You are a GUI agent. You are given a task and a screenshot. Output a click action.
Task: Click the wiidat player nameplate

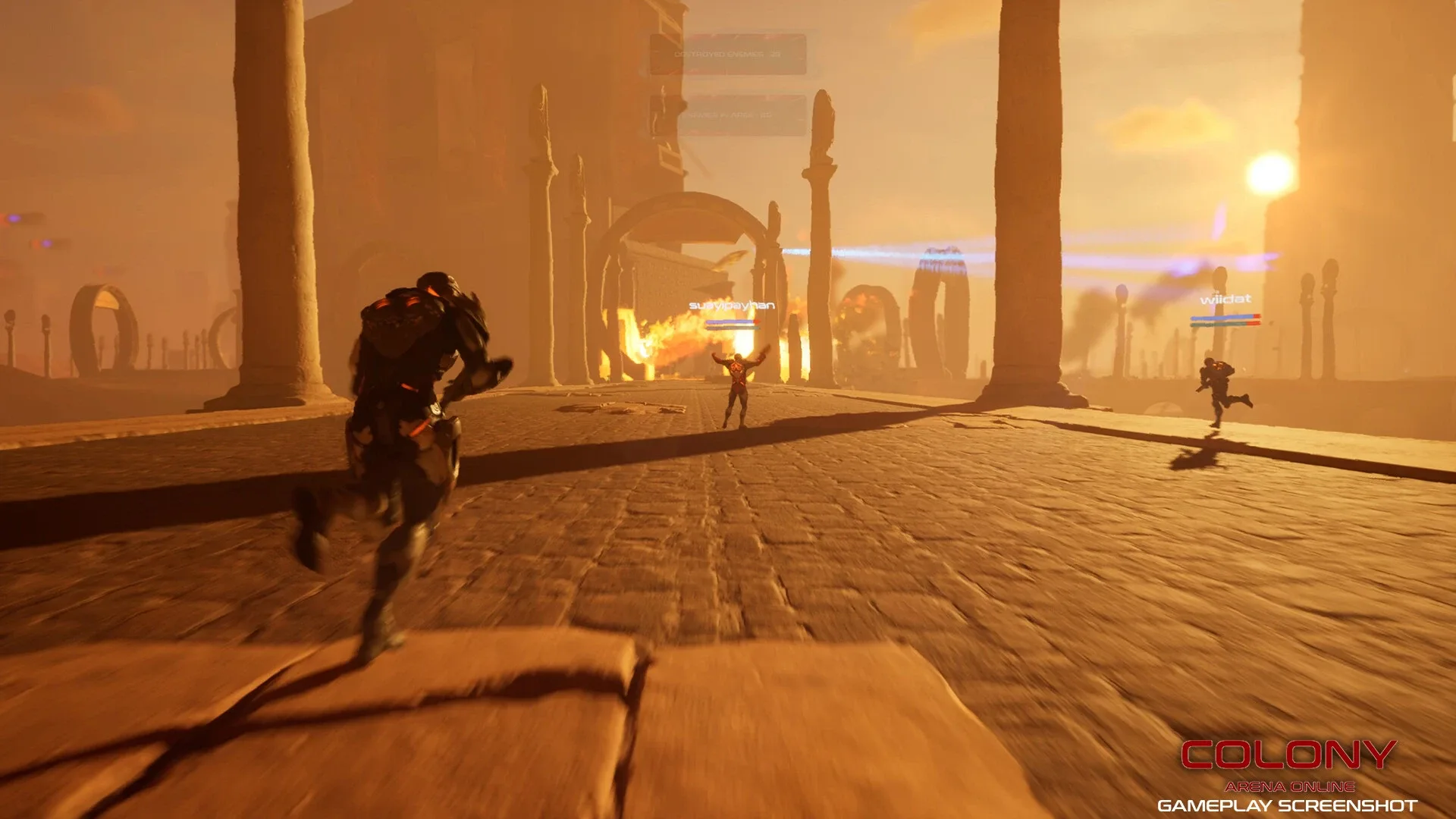1225,300
